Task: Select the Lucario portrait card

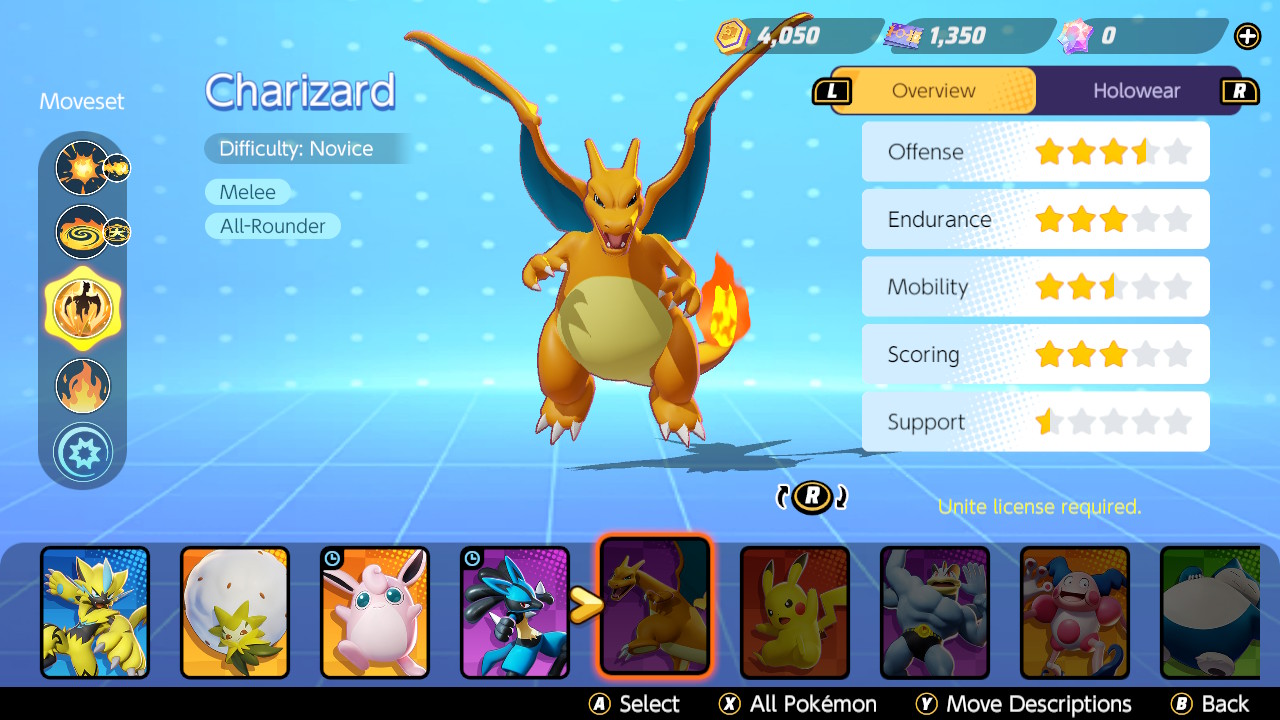Action: point(514,612)
